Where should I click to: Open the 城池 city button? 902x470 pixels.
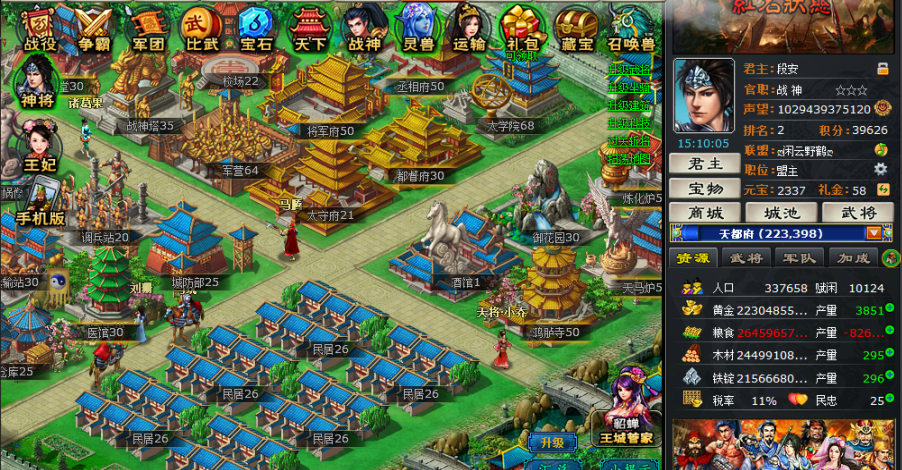point(782,213)
